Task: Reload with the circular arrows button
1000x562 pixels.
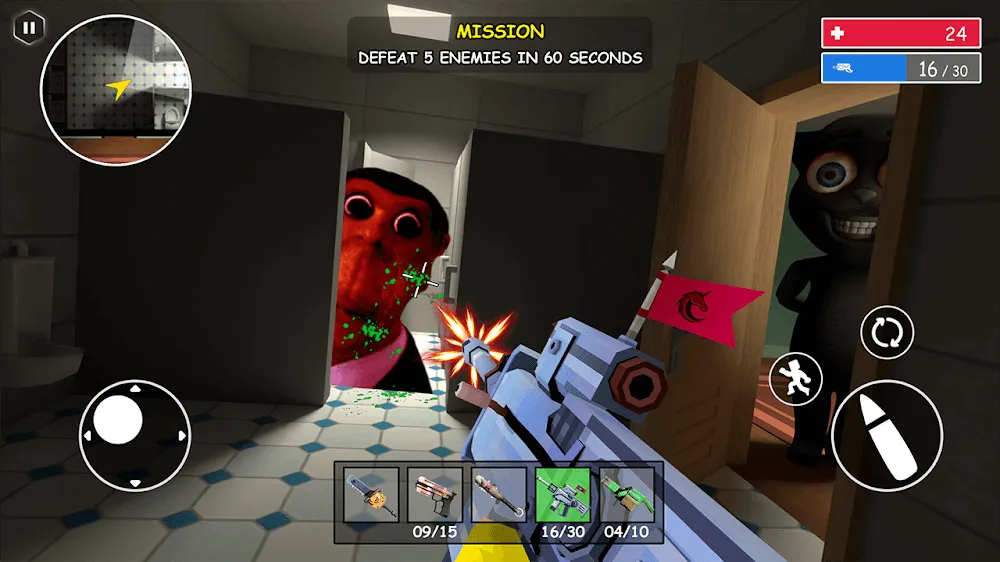Action: pyautogui.click(x=886, y=332)
